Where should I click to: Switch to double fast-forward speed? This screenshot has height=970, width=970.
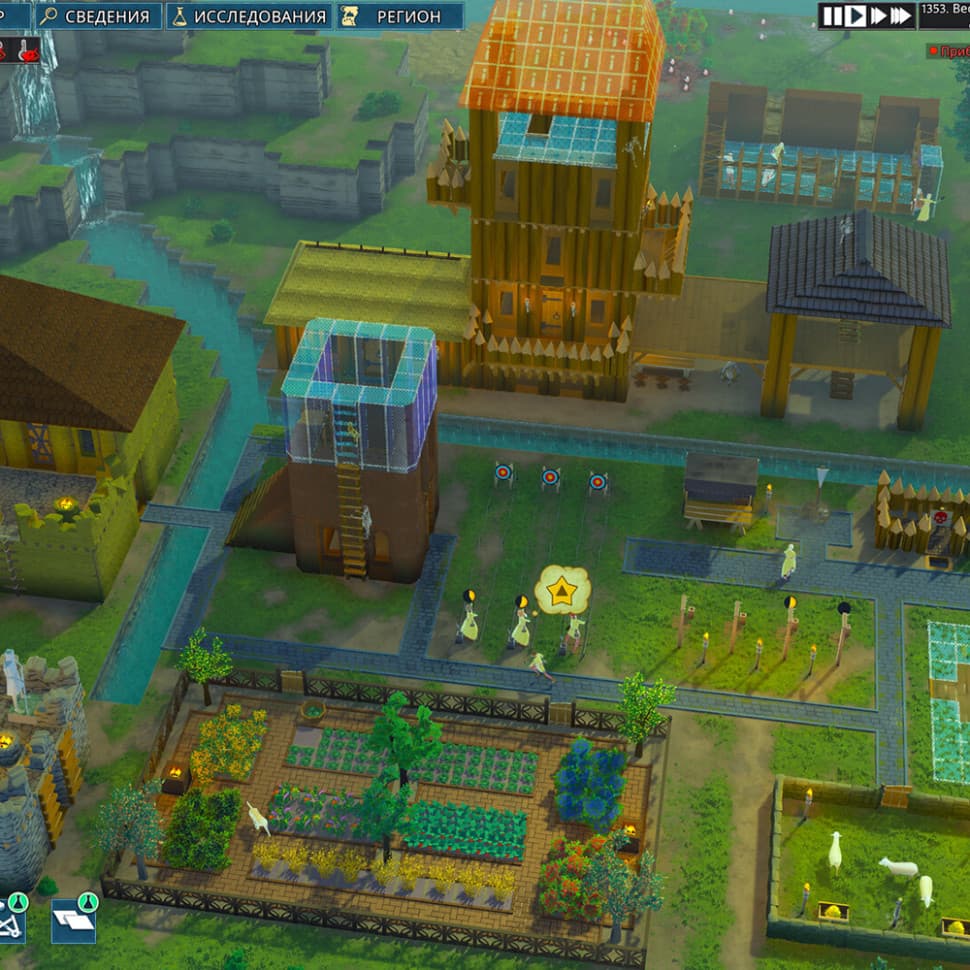[878, 16]
